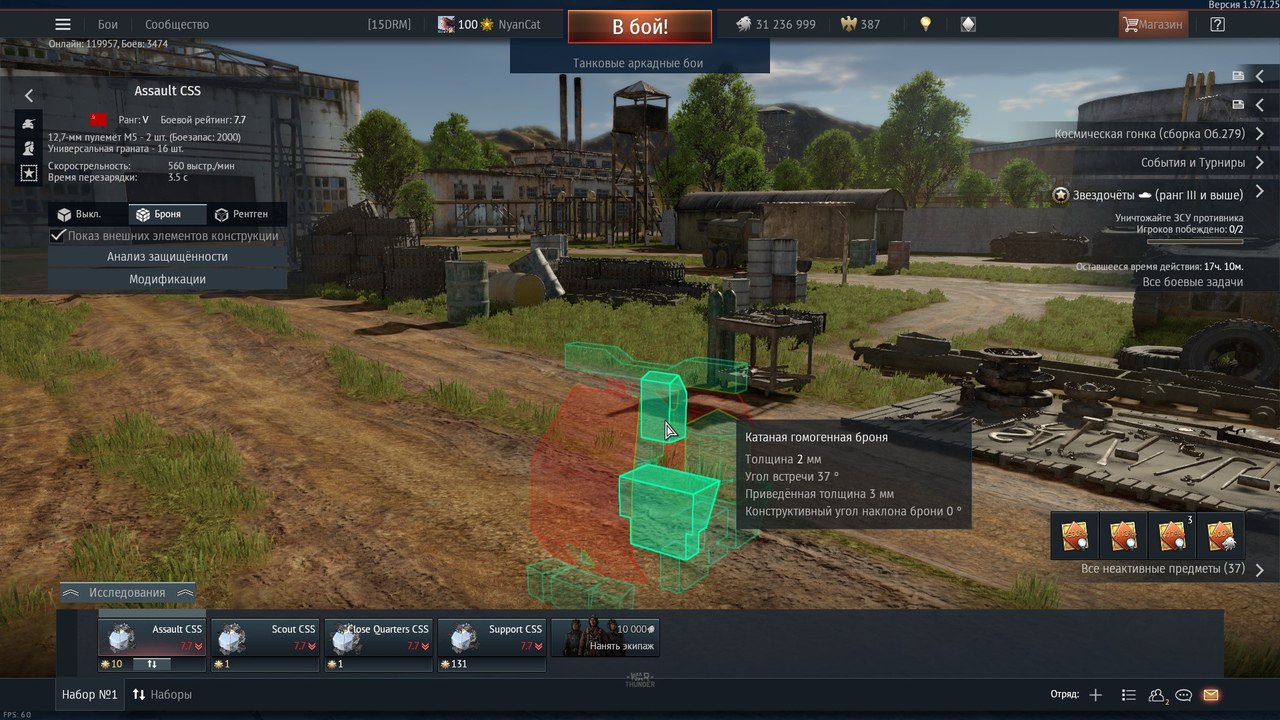Start battle with the red В бой! button
Image resolution: width=1280 pixels, height=720 pixels.
point(640,26)
